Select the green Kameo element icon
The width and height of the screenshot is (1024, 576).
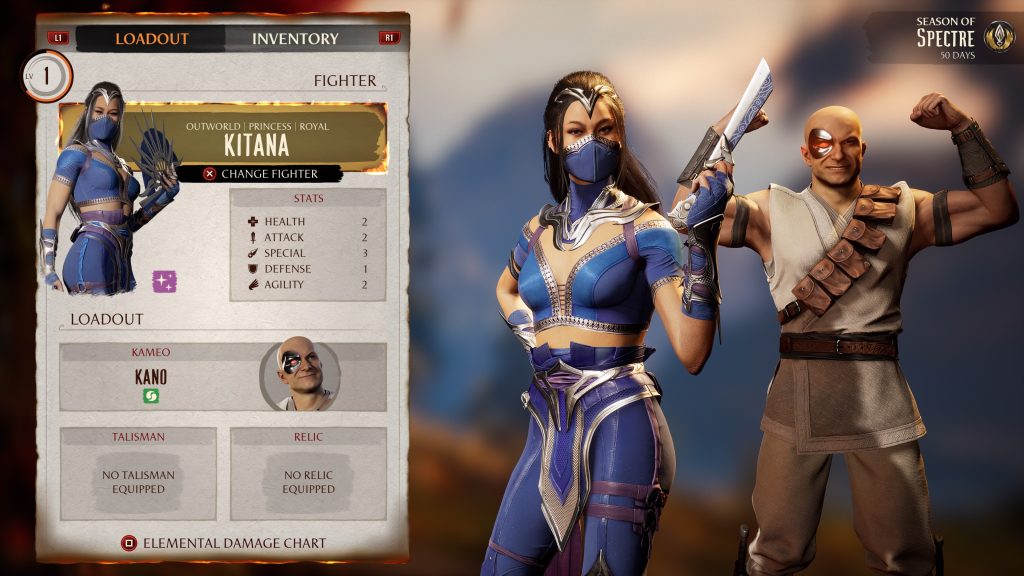[x=151, y=396]
